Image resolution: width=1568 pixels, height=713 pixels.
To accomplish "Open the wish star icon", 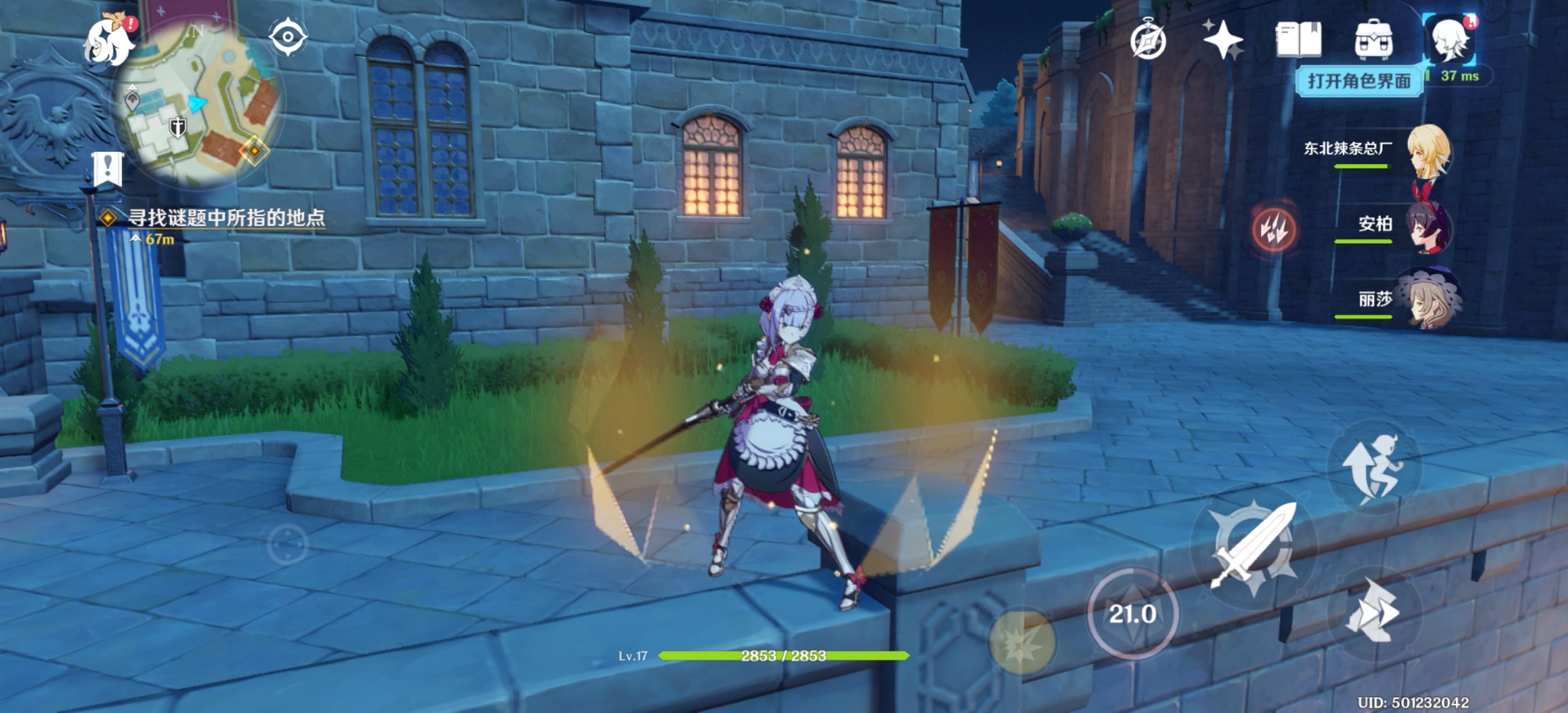I will [1222, 40].
